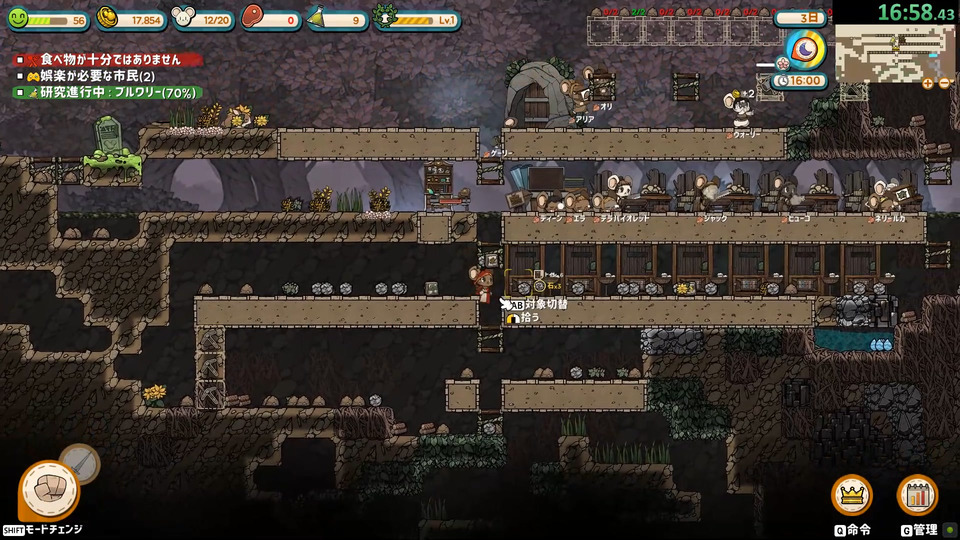
Task: Zoom out the minimap with minus button
Action: [944, 84]
